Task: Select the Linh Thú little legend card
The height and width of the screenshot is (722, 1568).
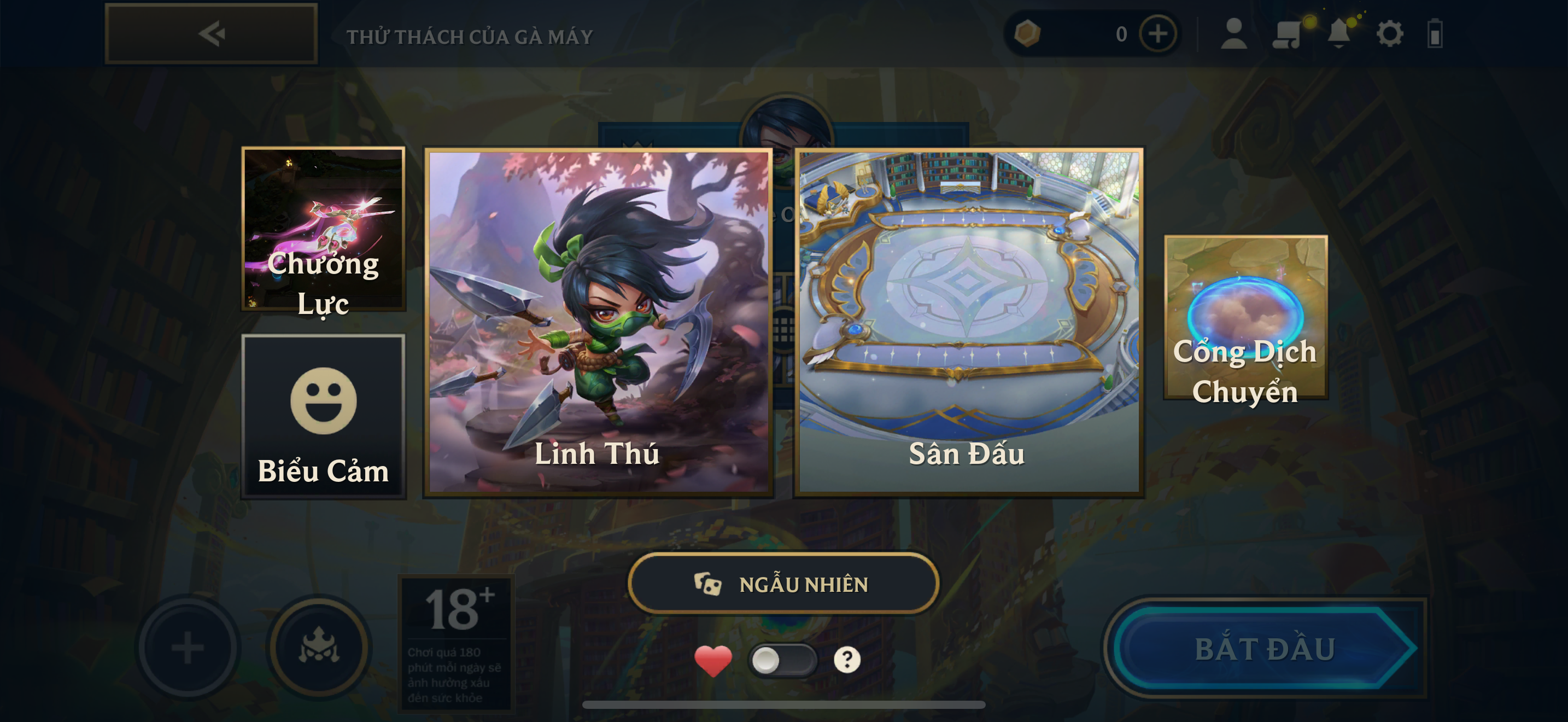Action: [598, 322]
